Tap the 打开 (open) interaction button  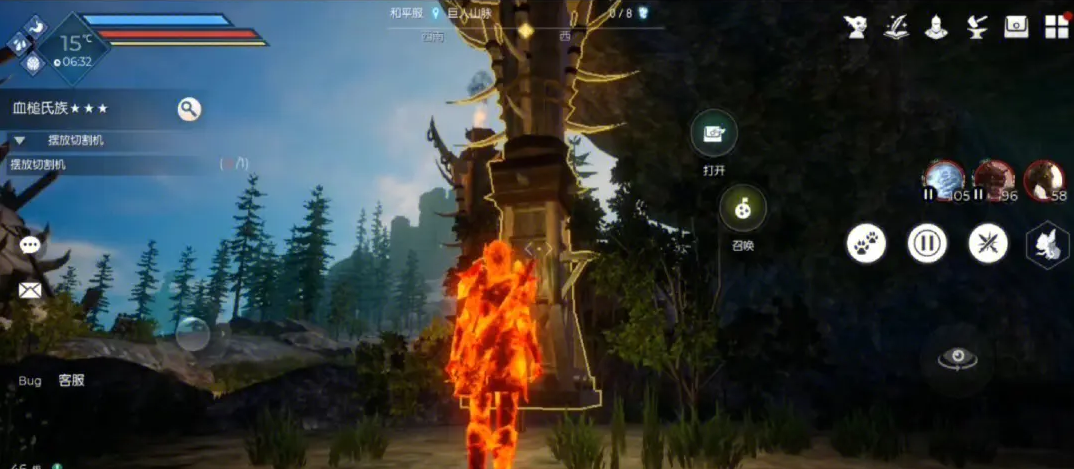[714, 133]
